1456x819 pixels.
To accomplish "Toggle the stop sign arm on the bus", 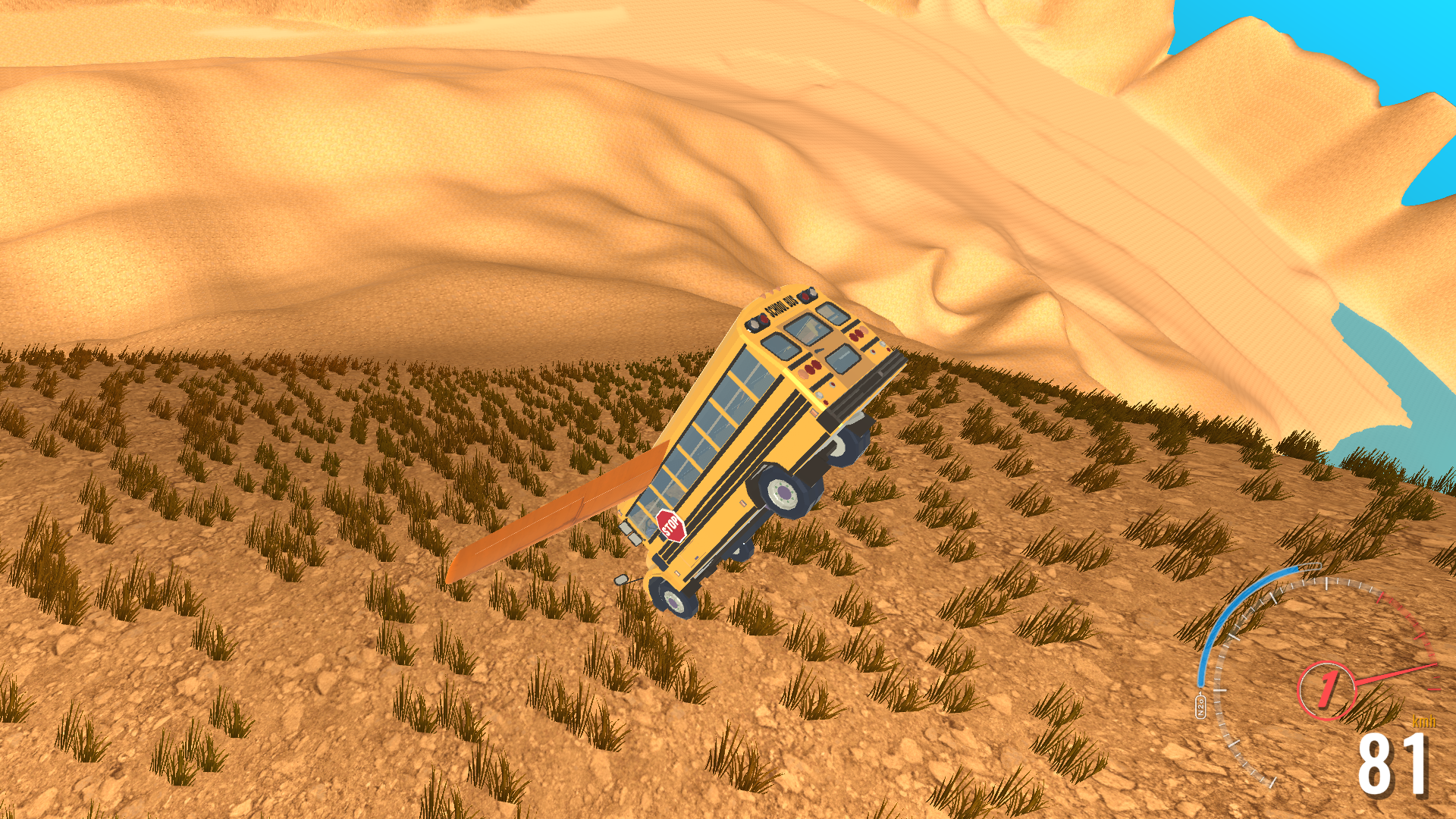I will tap(671, 526).
